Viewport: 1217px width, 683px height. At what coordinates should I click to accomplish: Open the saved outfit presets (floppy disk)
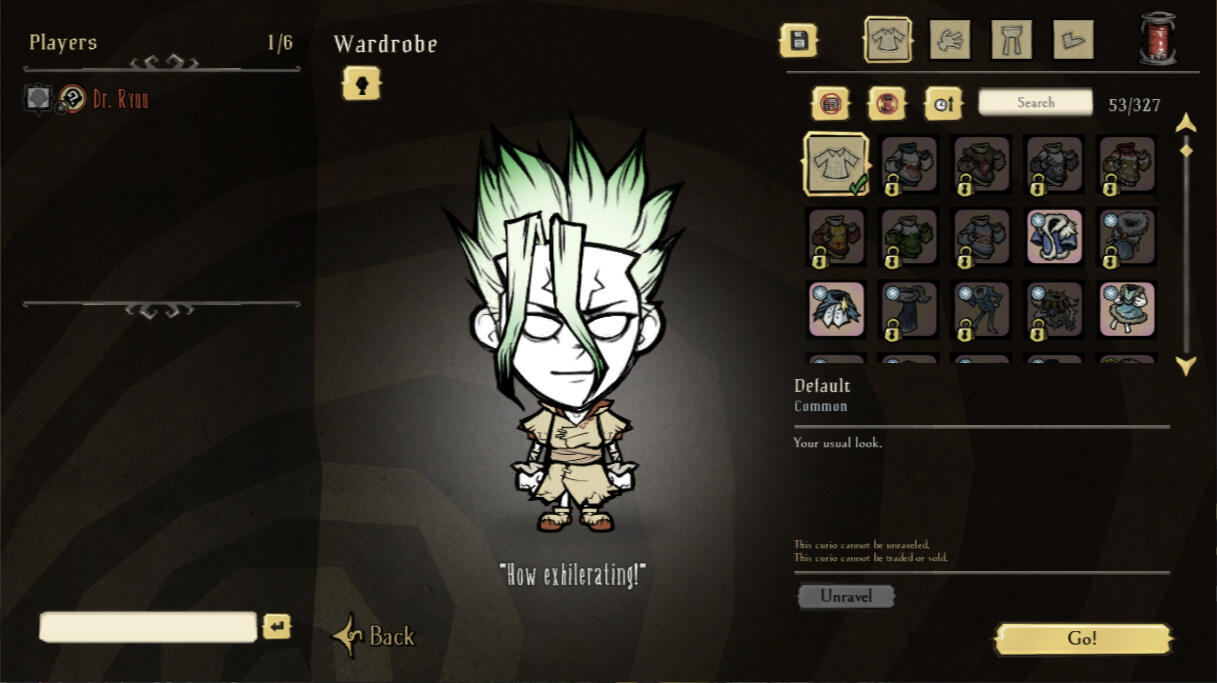click(798, 41)
